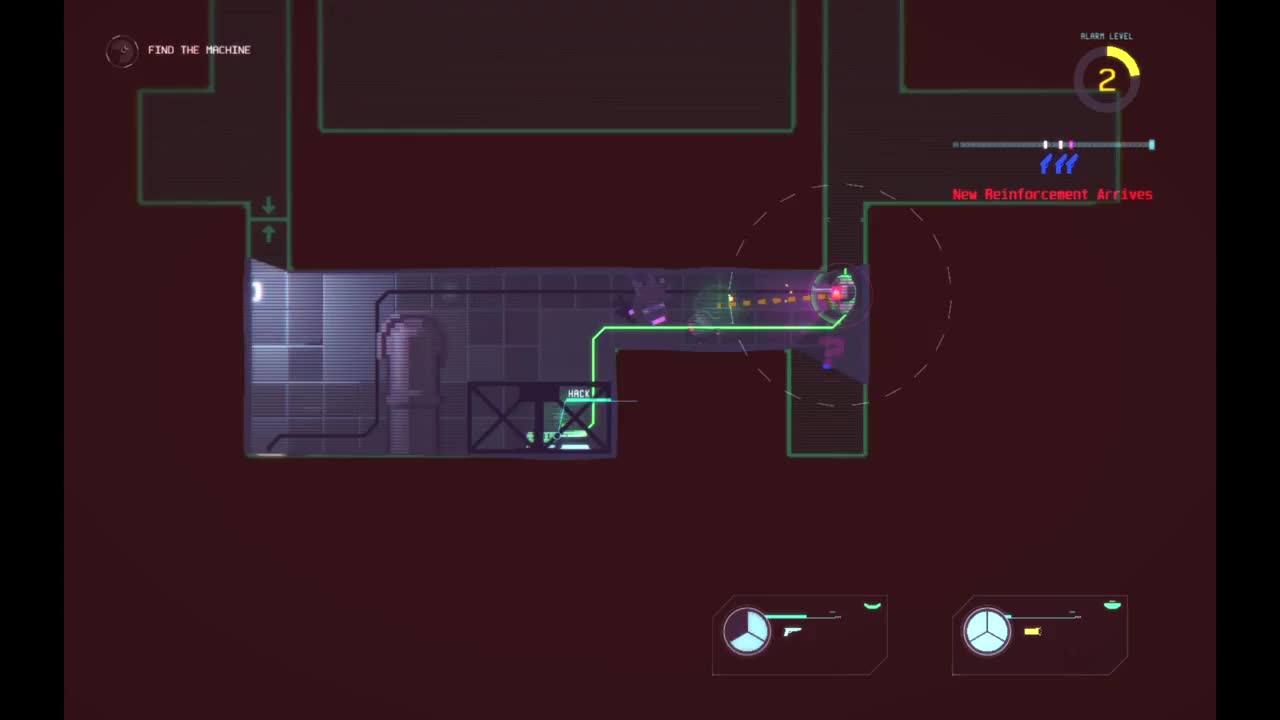This screenshot has height=720, width=1280.
Task: Click the Alarm Level 2 dial
Action: pos(1107,79)
